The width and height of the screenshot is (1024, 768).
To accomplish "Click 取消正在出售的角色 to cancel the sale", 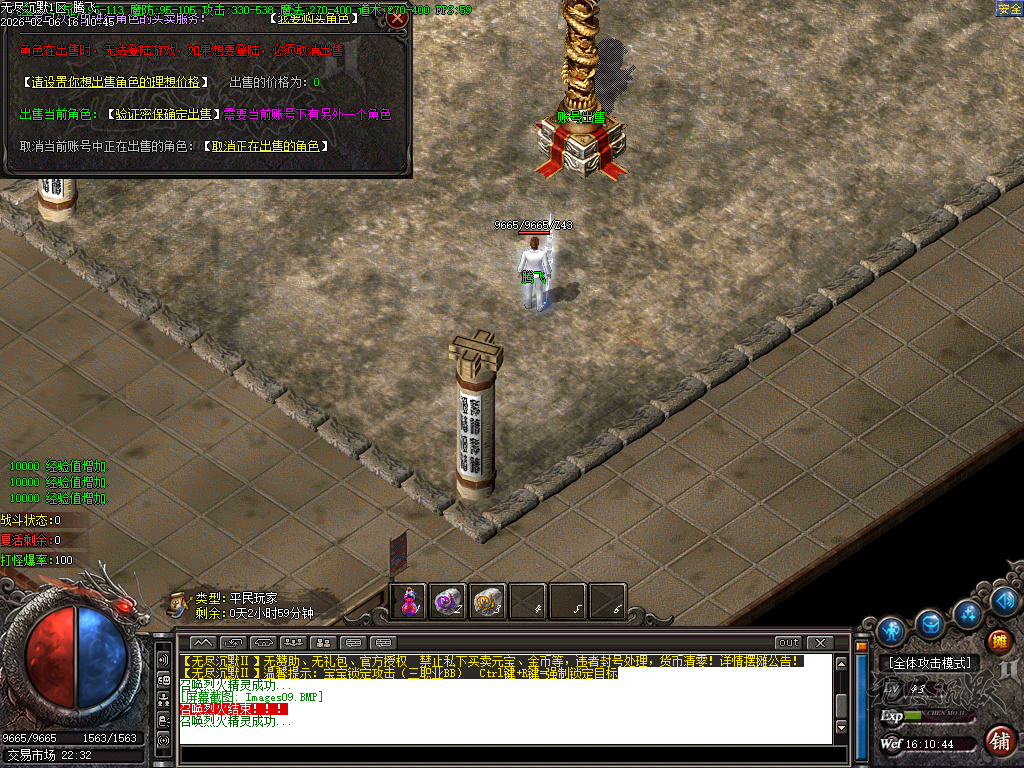I will pyautogui.click(x=265, y=146).
